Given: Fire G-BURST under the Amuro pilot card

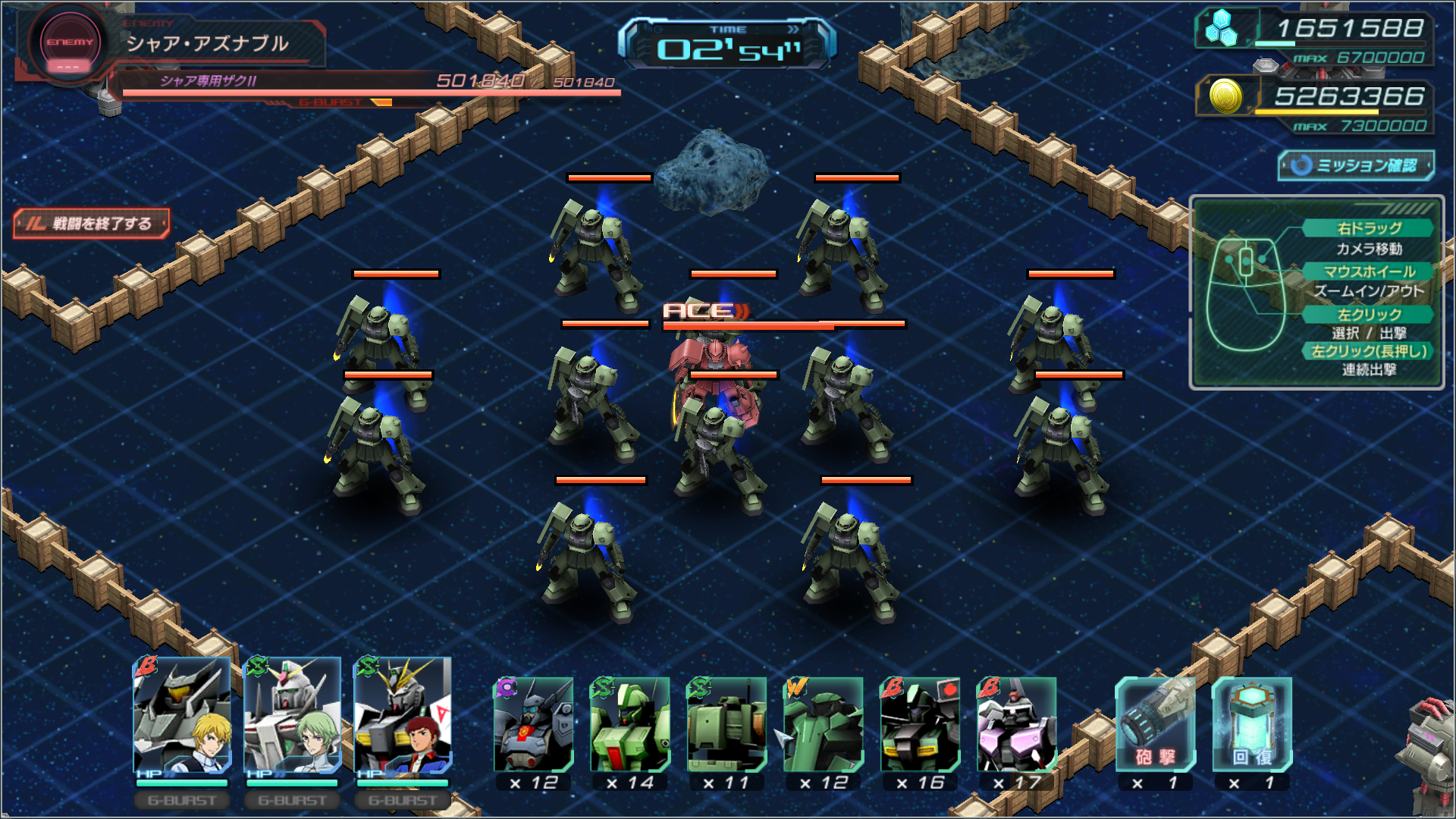Looking at the screenshot, I should (x=403, y=800).
